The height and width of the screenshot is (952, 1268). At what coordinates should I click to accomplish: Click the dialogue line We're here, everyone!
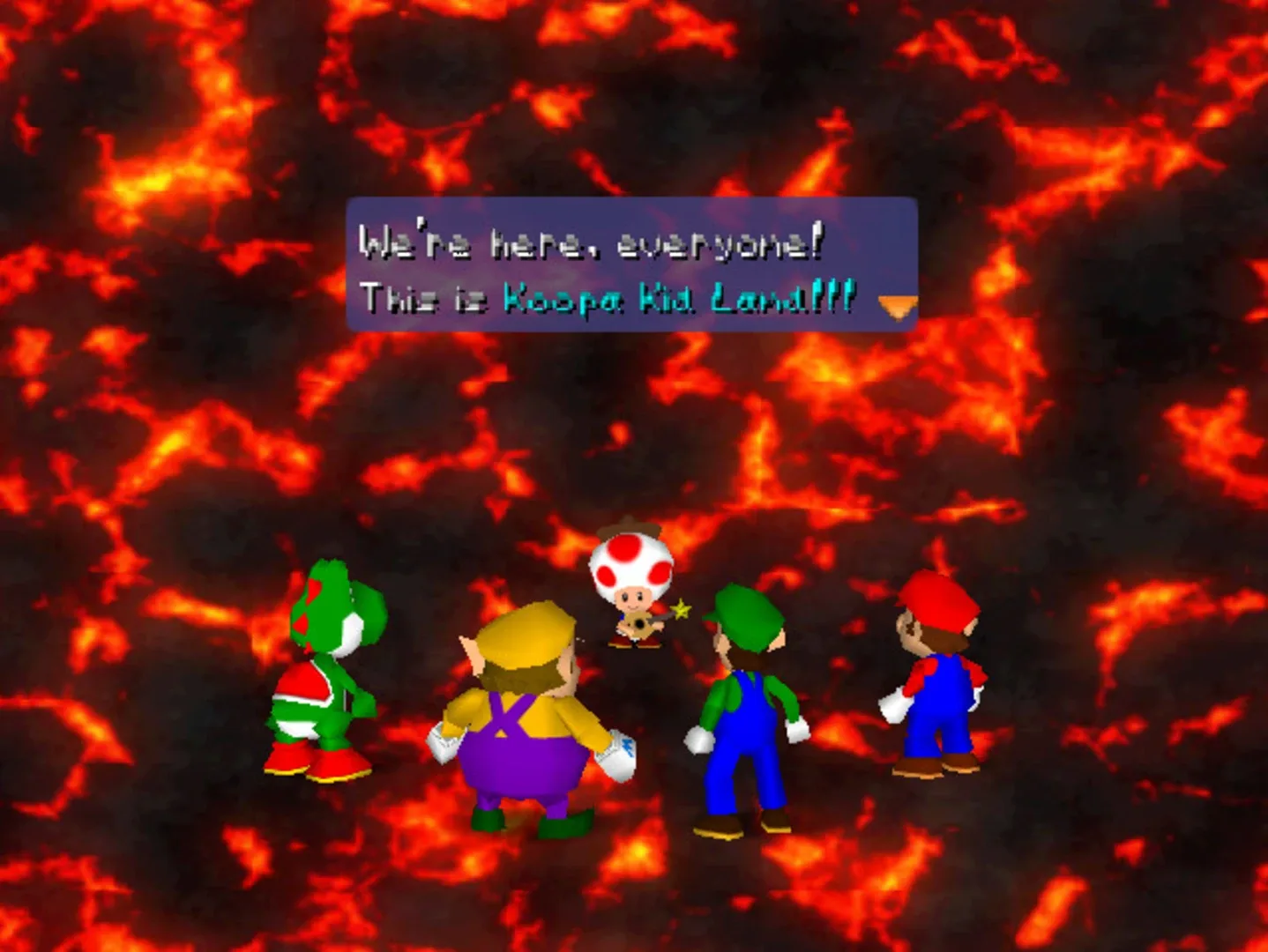(x=591, y=243)
